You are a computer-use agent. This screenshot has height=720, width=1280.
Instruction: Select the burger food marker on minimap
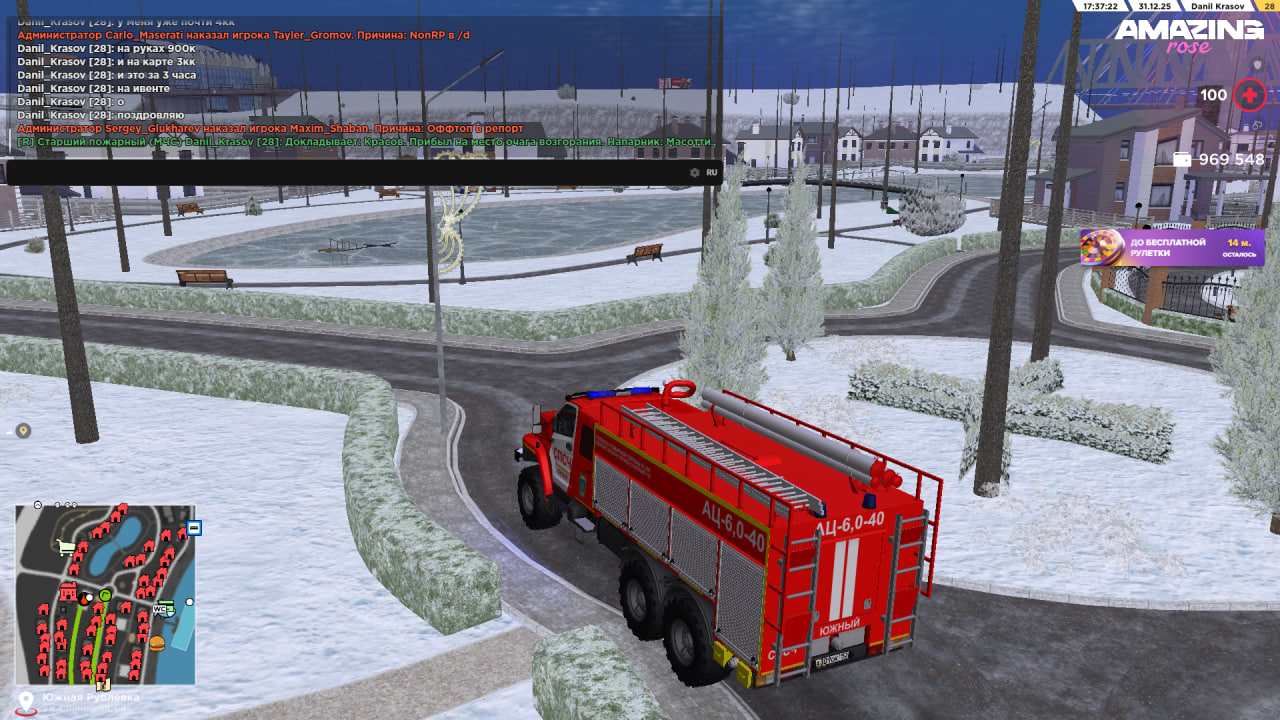tap(157, 642)
